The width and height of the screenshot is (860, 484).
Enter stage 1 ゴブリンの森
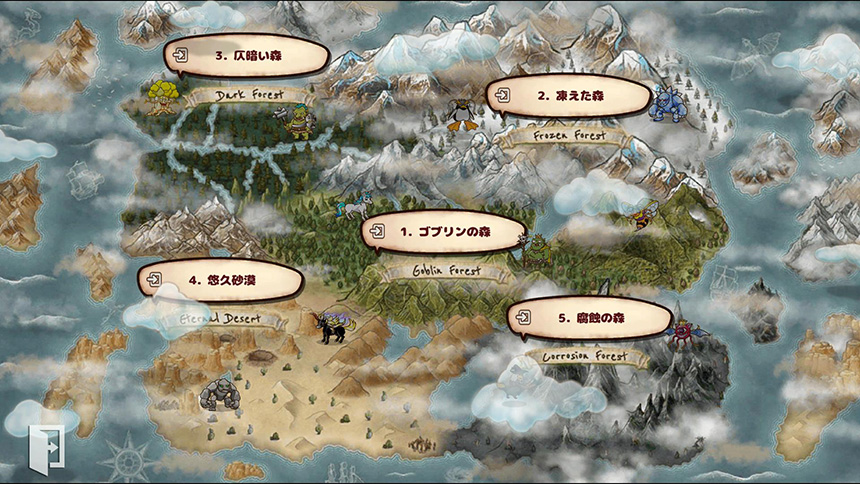pyautogui.click(x=444, y=232)
